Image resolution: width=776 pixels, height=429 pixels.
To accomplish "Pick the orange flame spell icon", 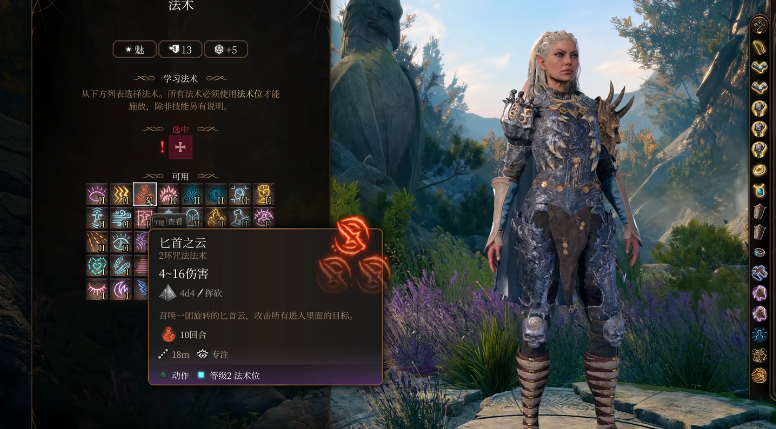I will click(x=216, y=218).
